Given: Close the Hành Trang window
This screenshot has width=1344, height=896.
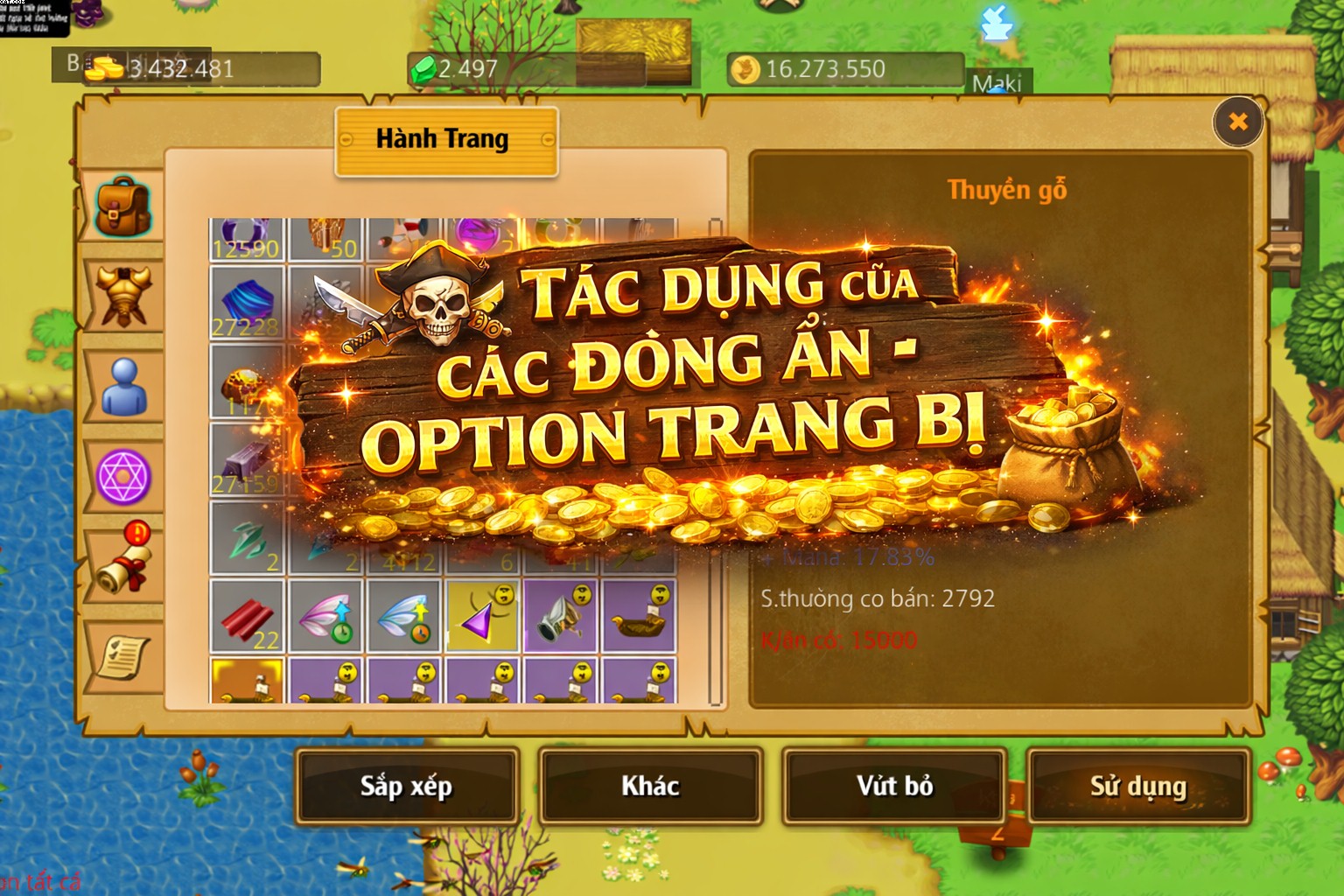Looking at the screenshot, I should coord(1237,122).
